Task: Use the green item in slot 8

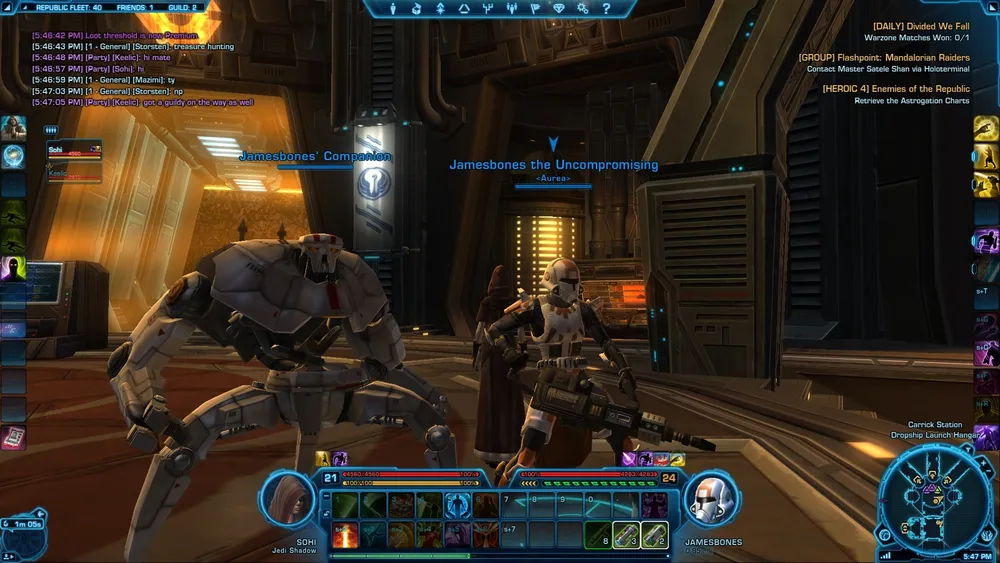Action: point(598,535)
